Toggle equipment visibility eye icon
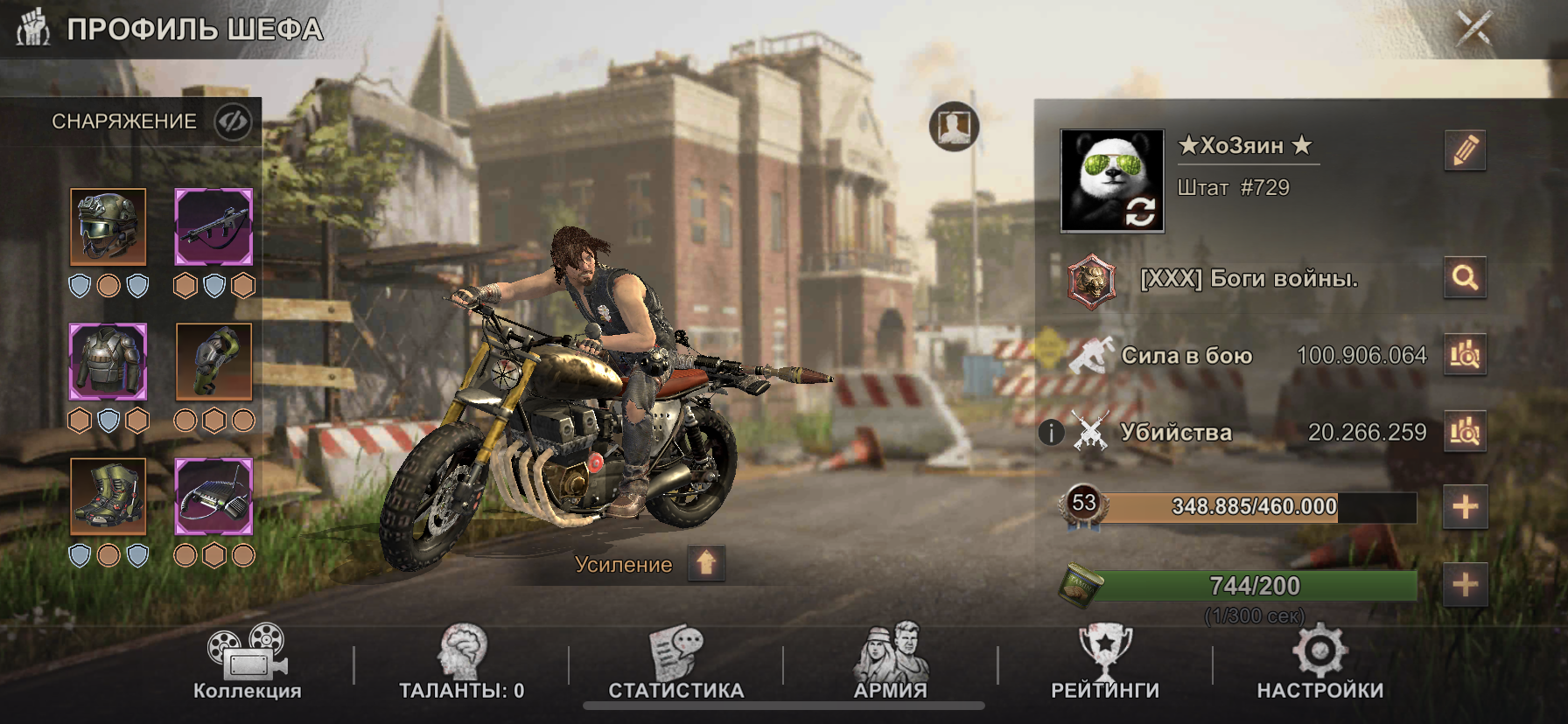Image resolution: width=1568 pixels, height=724 pixels. pyautogui.click(x=233, y=122)
